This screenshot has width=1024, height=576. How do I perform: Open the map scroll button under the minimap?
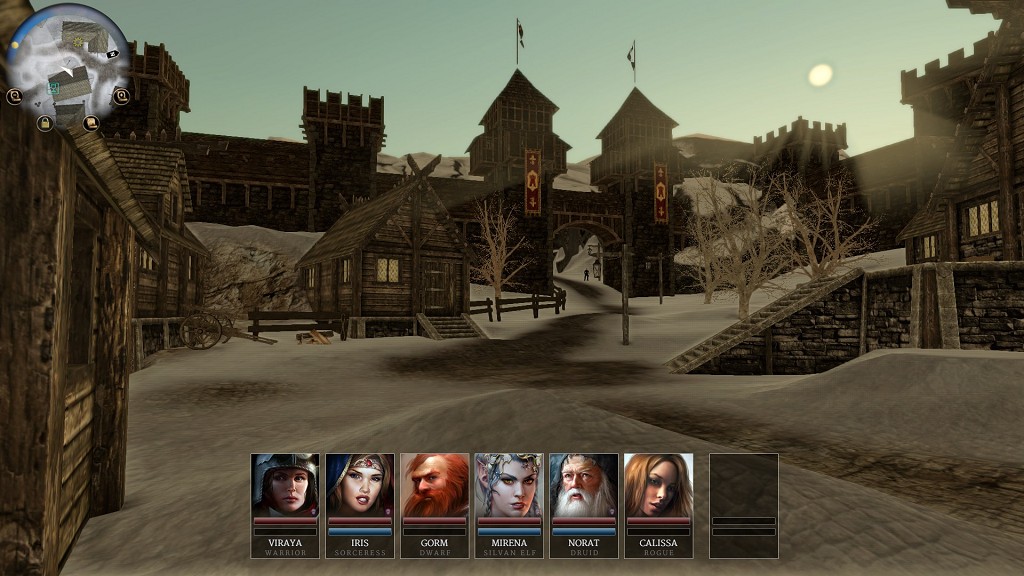(x=91, y=123)
